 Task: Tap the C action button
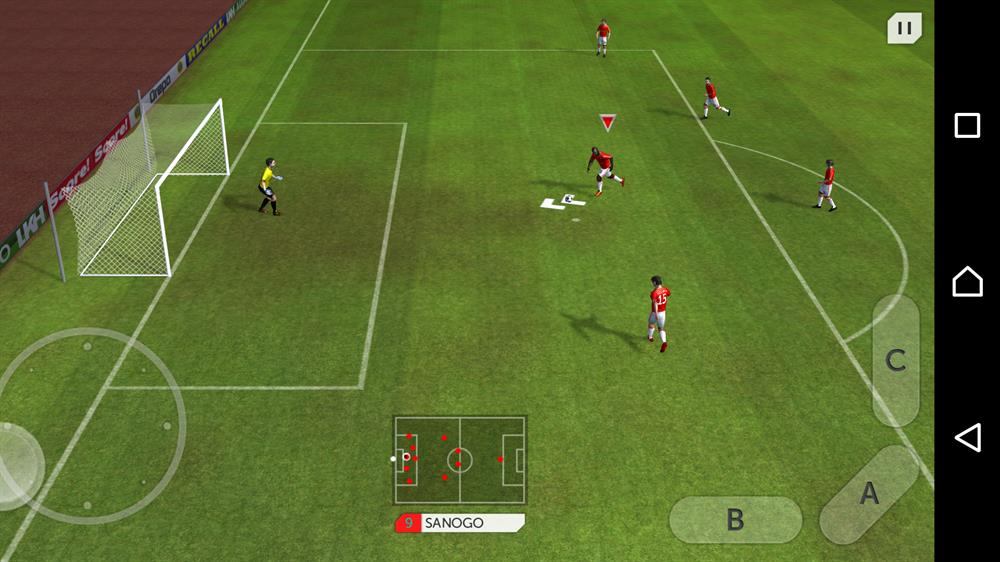(895, 360)
